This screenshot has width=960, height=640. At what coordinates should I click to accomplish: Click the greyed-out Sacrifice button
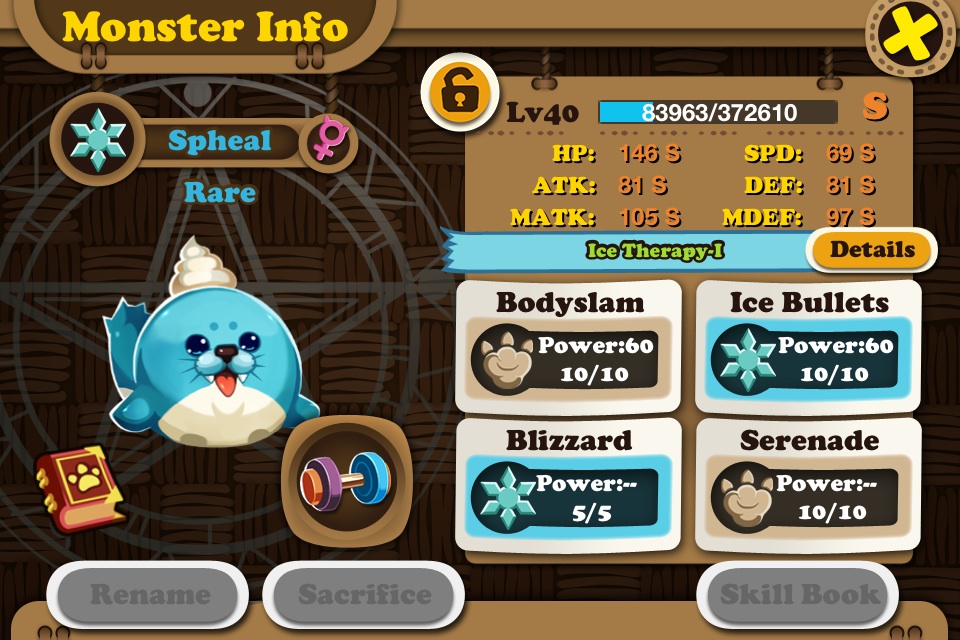click(x=364, y=596)
